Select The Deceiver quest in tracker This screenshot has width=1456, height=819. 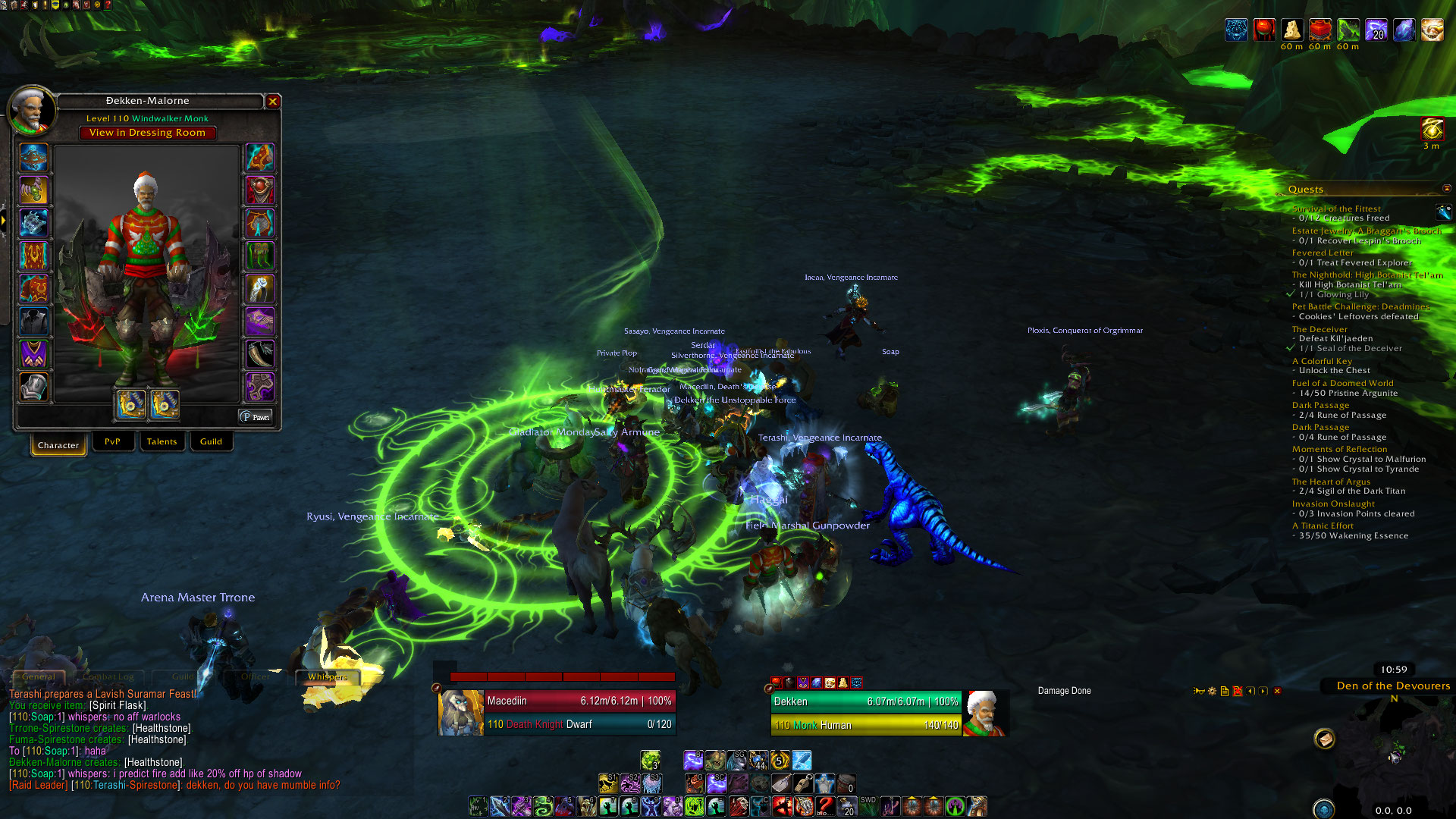click(x=1319, y=329)
